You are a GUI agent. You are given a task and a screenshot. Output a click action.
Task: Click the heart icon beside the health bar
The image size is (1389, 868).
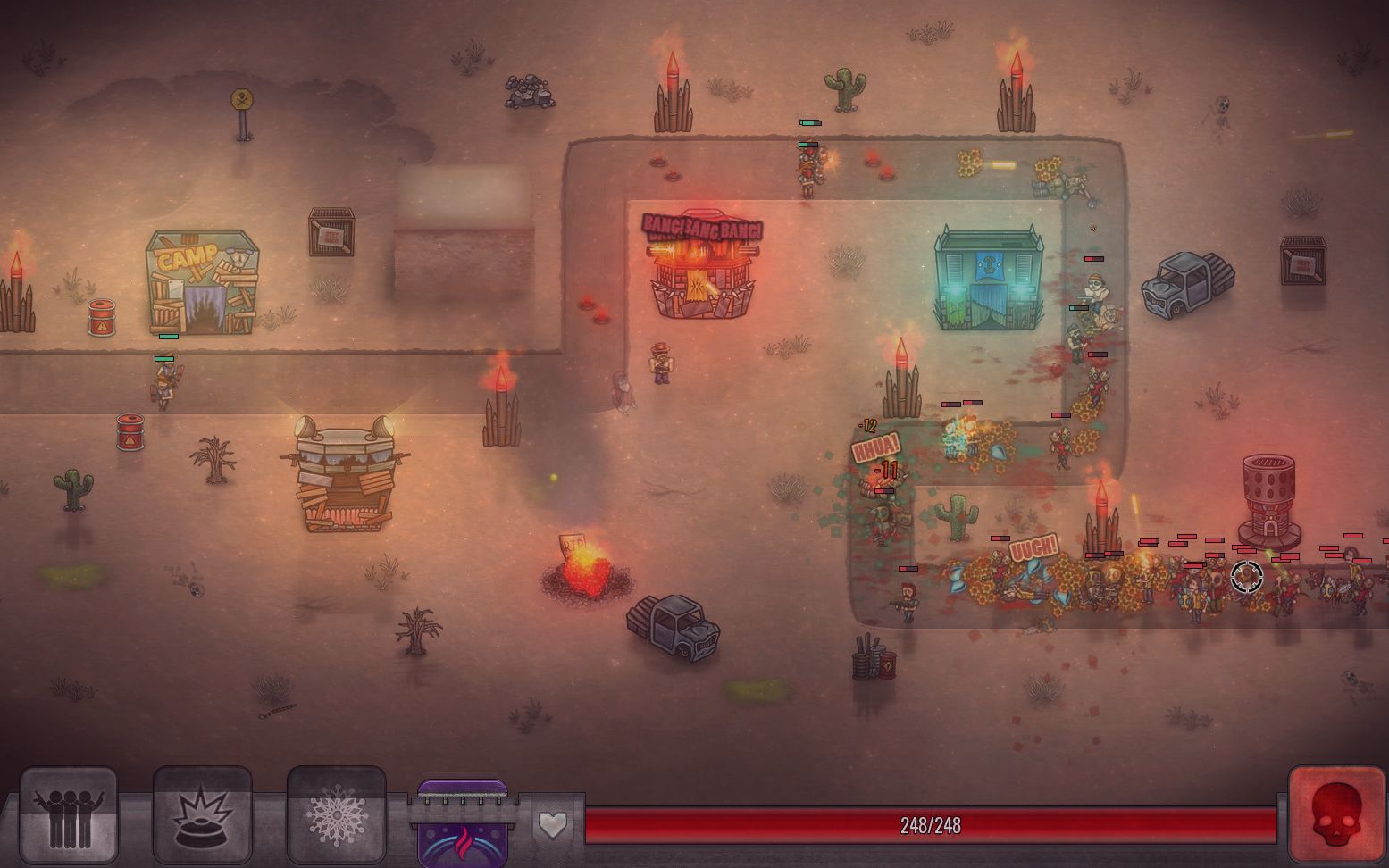pyautogui.click(x=551, y=826)
